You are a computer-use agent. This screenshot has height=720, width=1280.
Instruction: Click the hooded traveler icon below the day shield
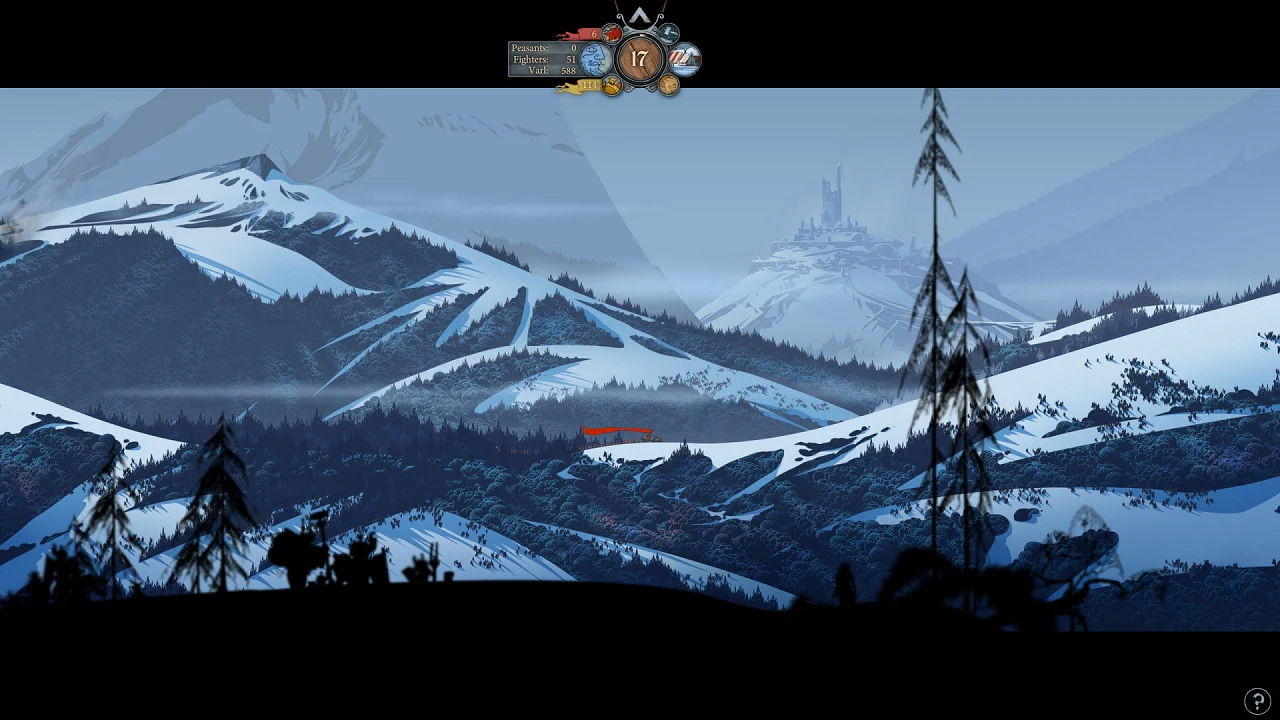tap(611, 84)
